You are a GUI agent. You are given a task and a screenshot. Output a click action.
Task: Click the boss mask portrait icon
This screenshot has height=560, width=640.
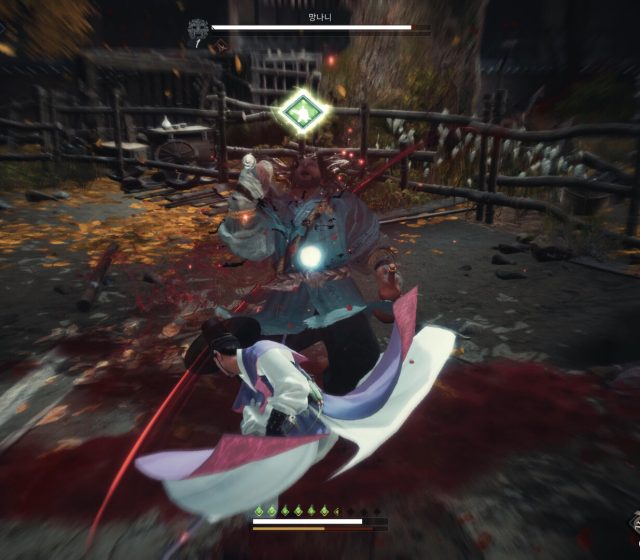(x=198, y=30)
